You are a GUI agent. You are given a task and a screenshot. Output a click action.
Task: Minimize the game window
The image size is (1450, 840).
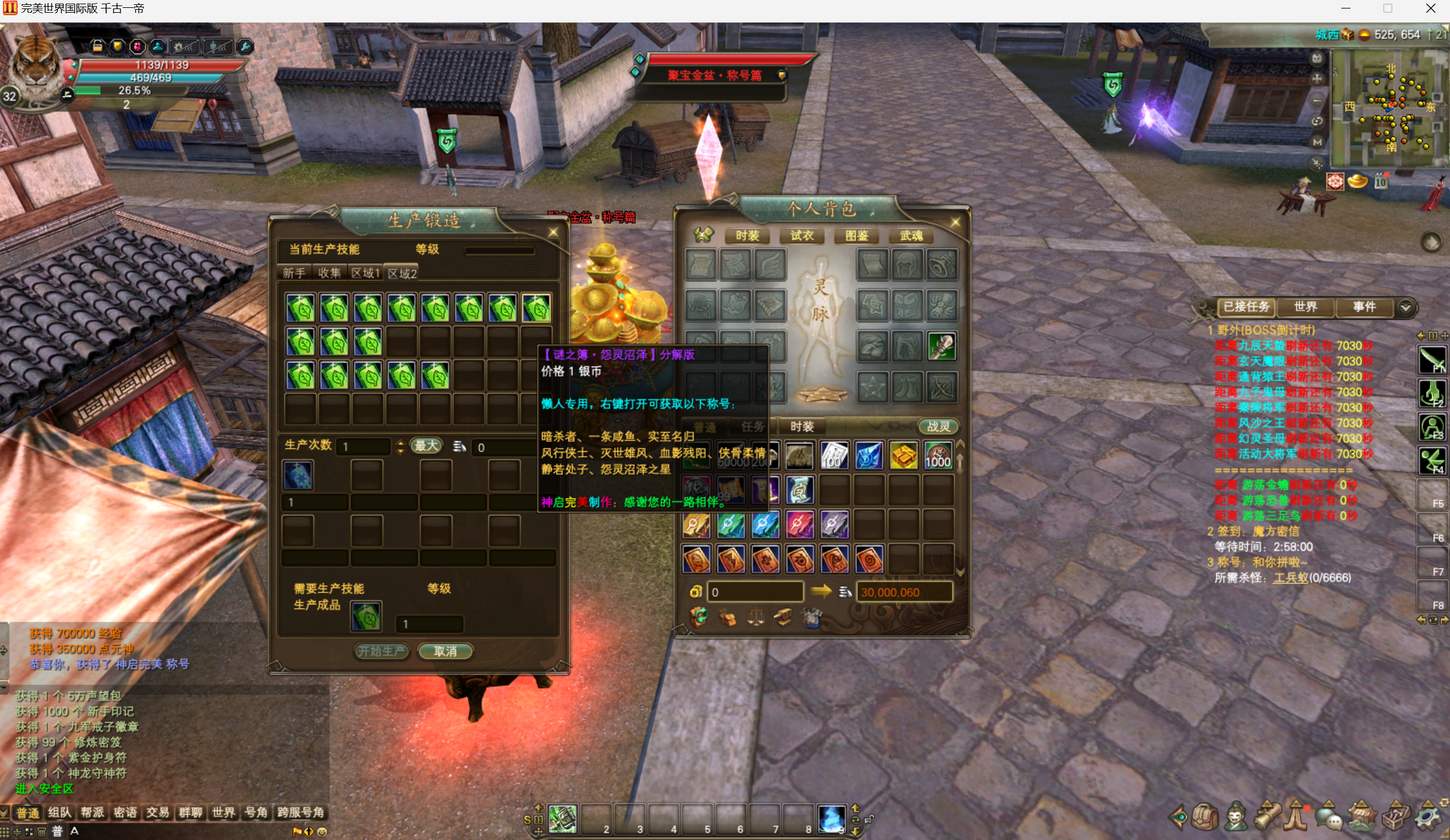pyautogui.click(x=1346, y=8)
